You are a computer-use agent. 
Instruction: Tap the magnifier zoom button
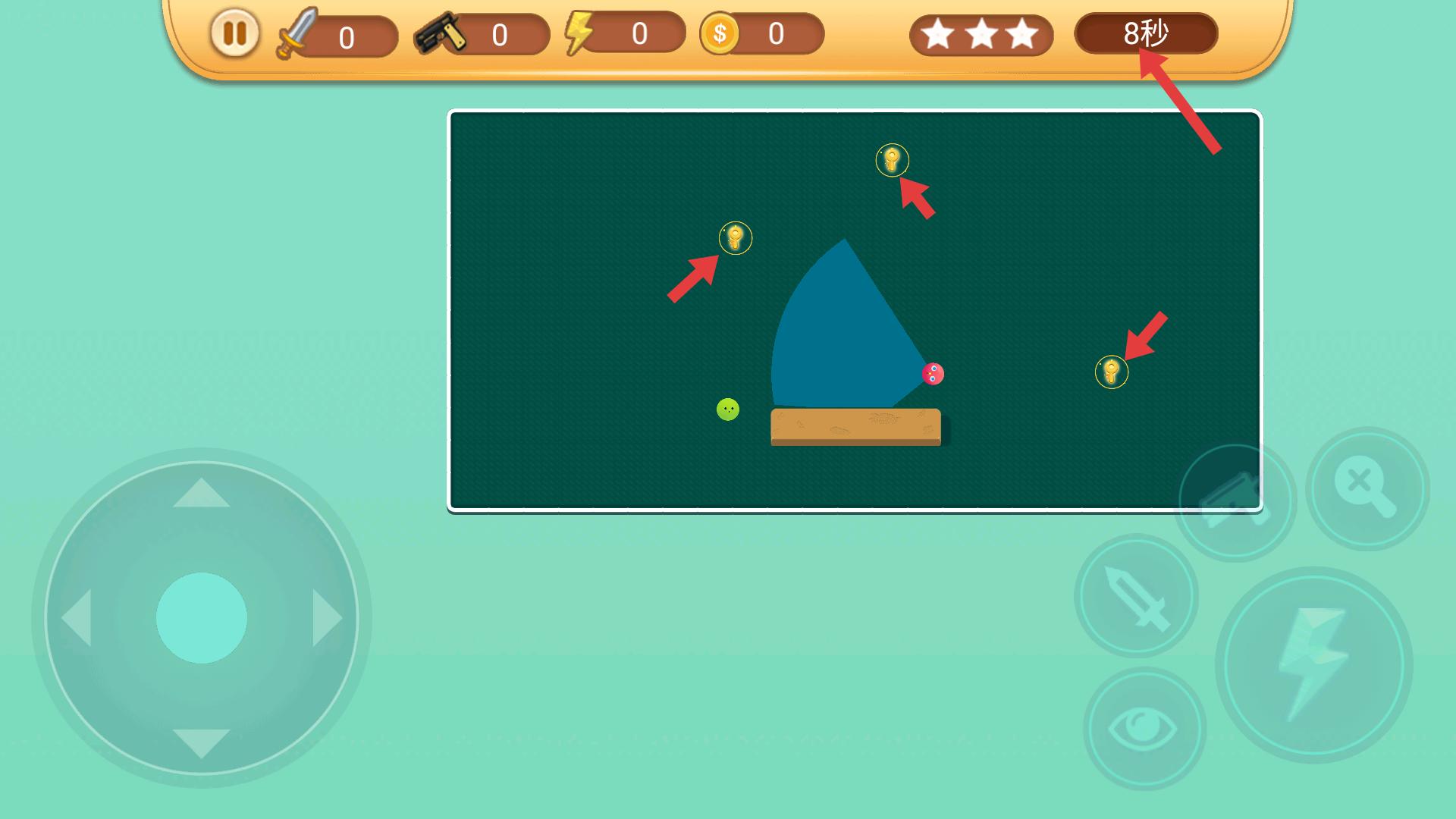[1367, 489]
